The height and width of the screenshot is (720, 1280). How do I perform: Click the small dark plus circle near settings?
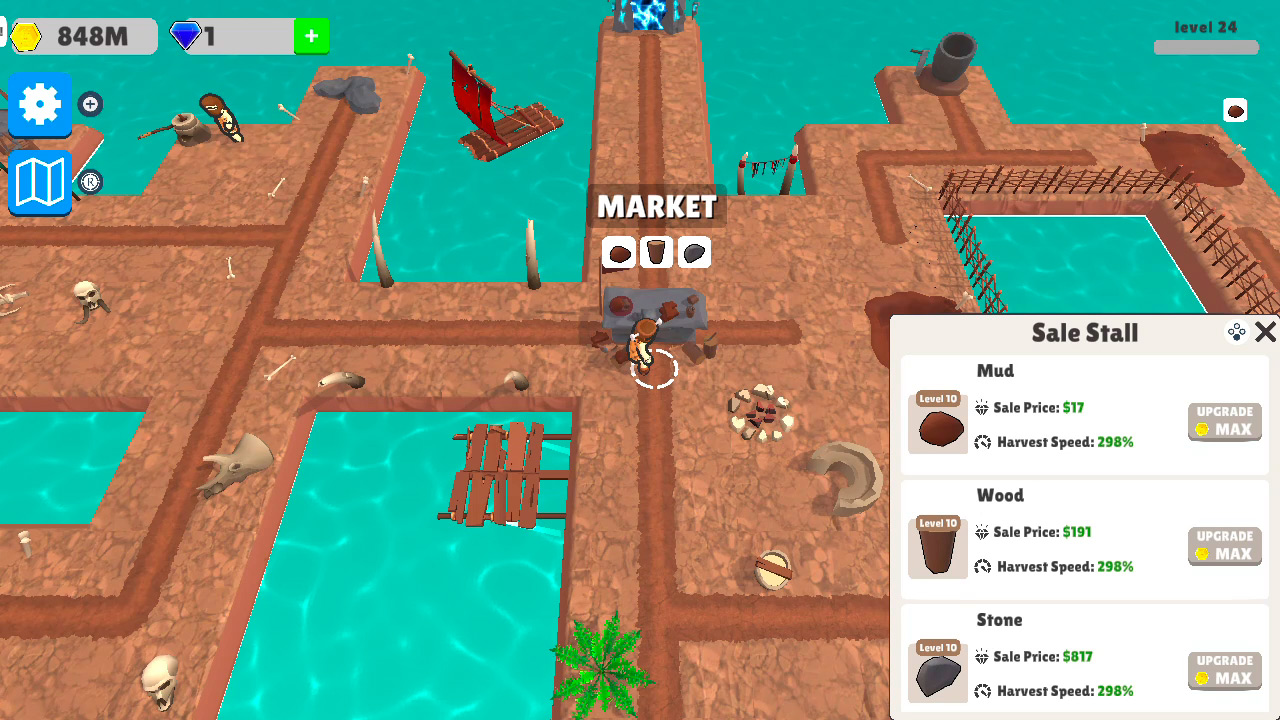pyautogui.click(x=90, y=104)
